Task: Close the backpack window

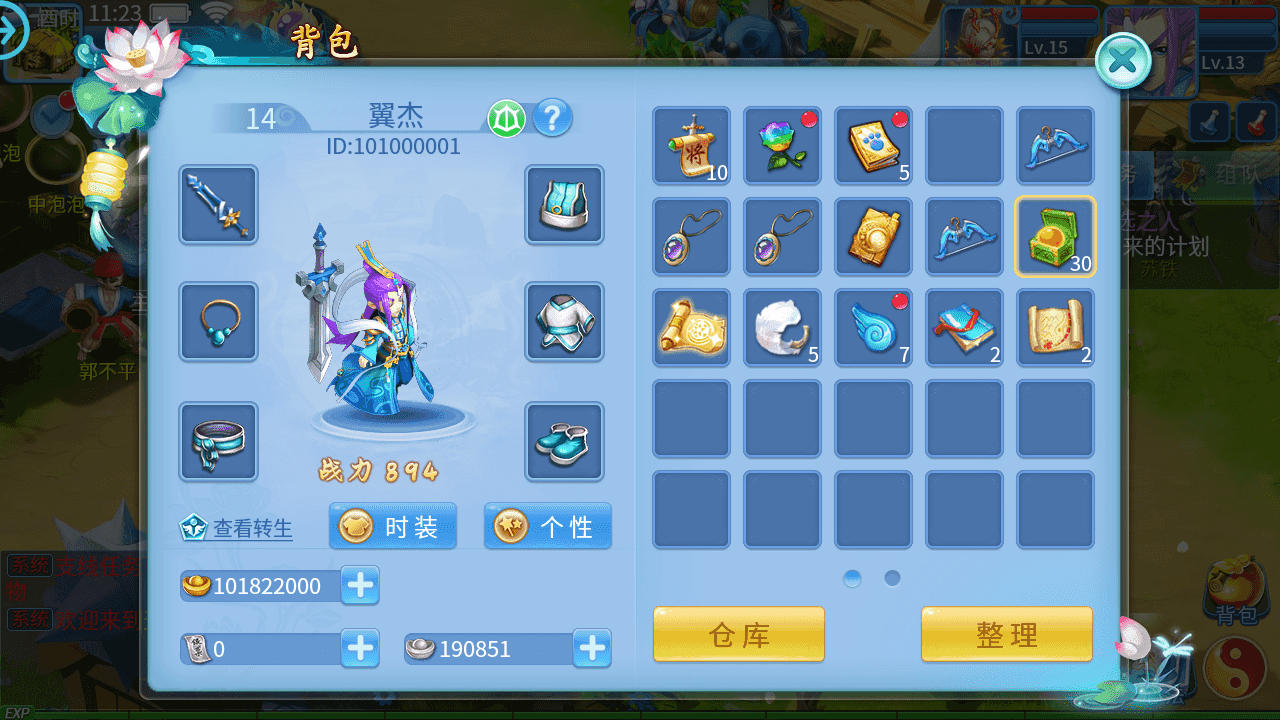Action: (x=1123, y=61)
